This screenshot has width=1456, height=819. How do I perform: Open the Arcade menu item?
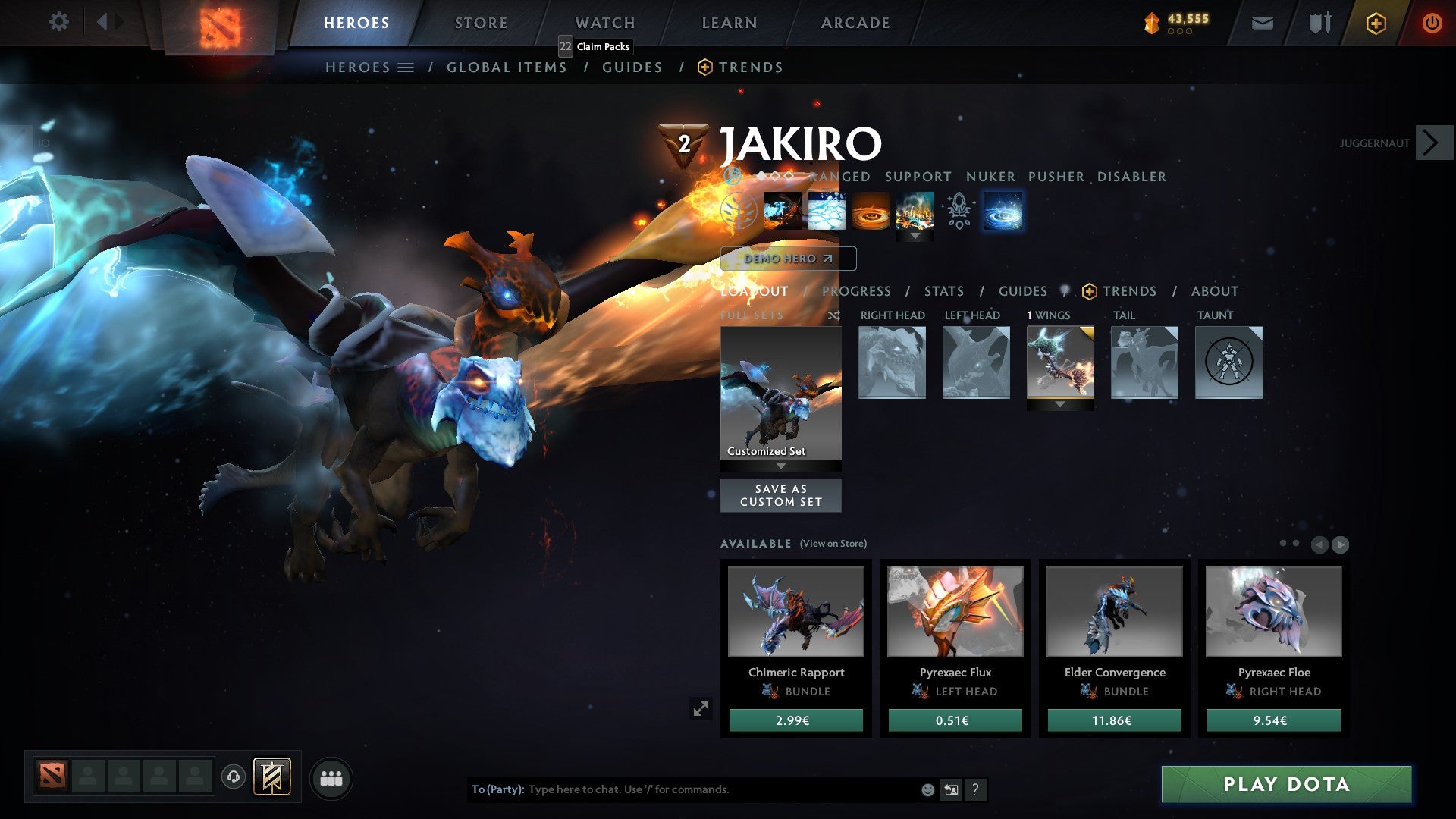855,23
